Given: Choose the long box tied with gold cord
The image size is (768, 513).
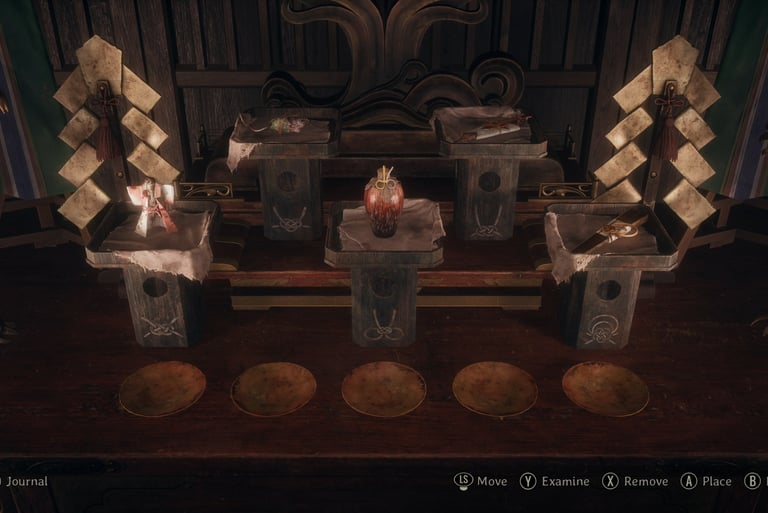Looking at the screenshot, I should point(617,227).
